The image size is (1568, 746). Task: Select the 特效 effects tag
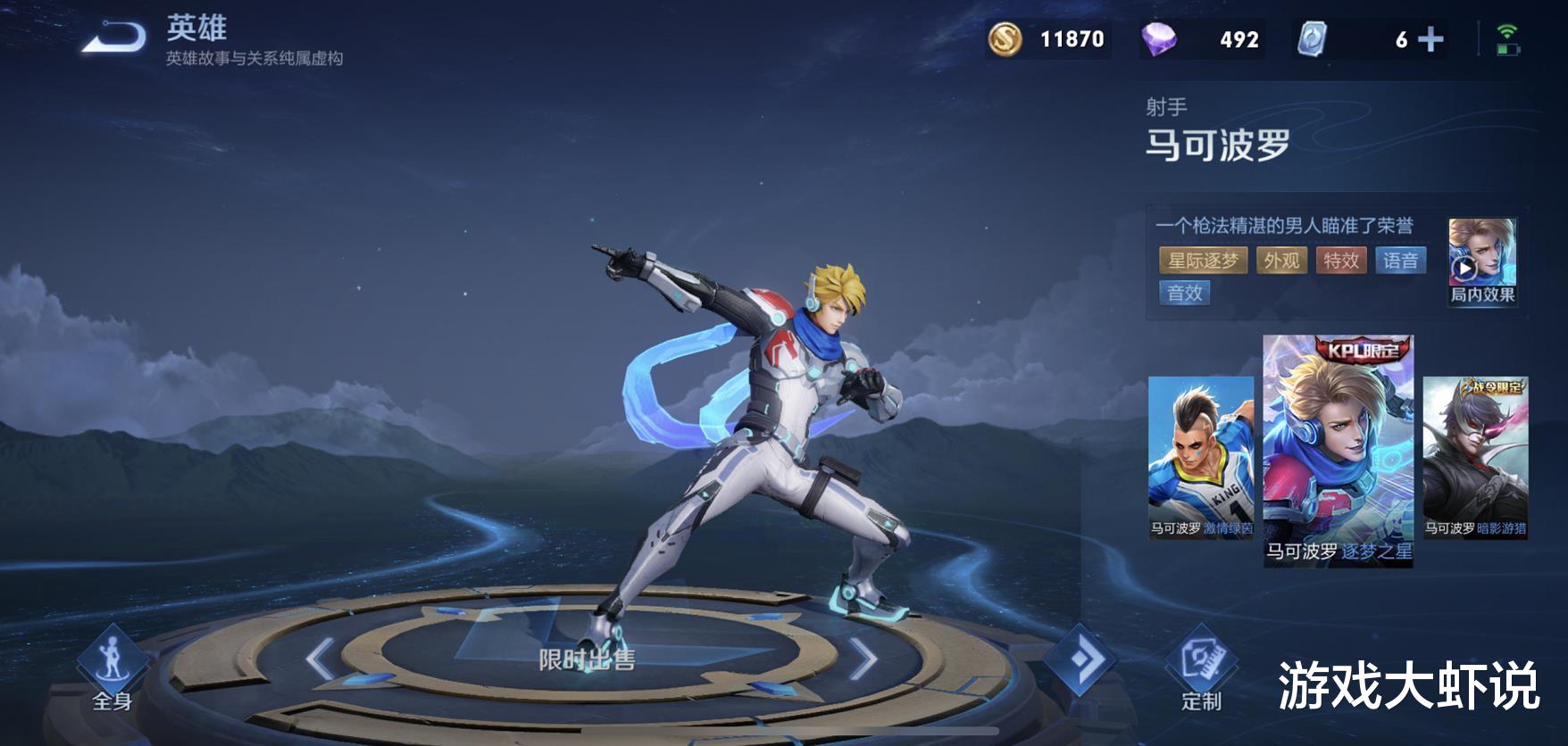pos(1340,261)
